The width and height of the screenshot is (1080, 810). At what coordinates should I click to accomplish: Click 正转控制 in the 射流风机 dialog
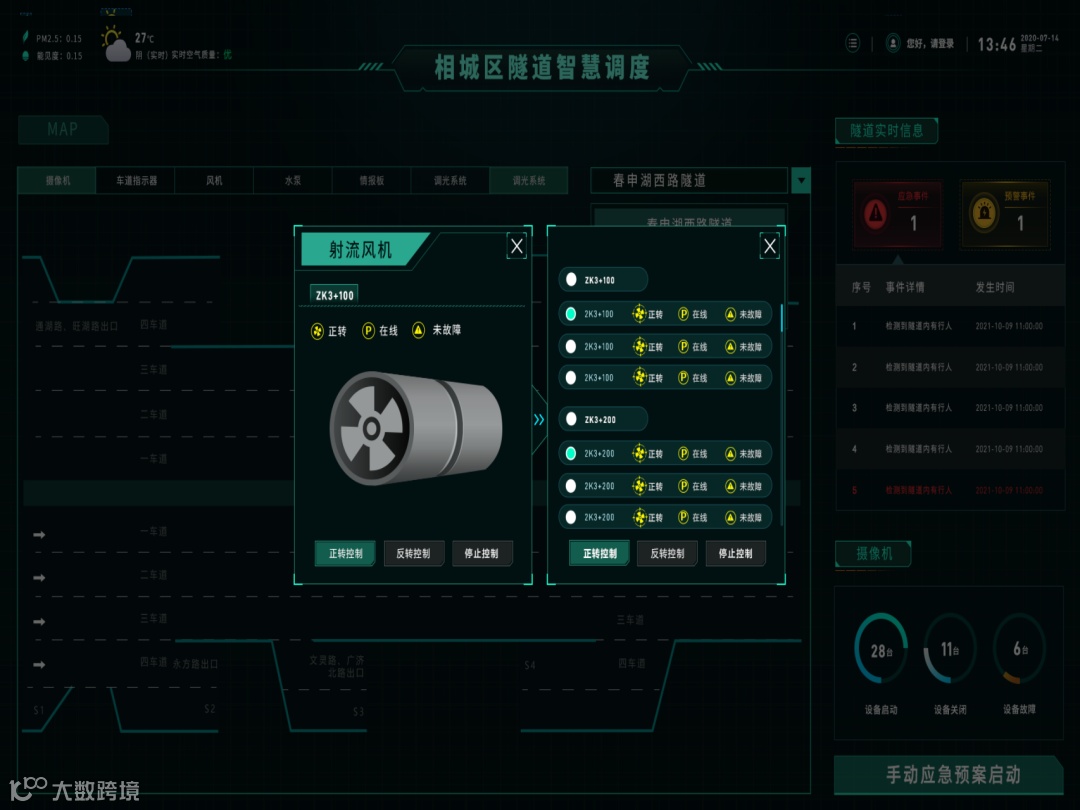(345, 553)
